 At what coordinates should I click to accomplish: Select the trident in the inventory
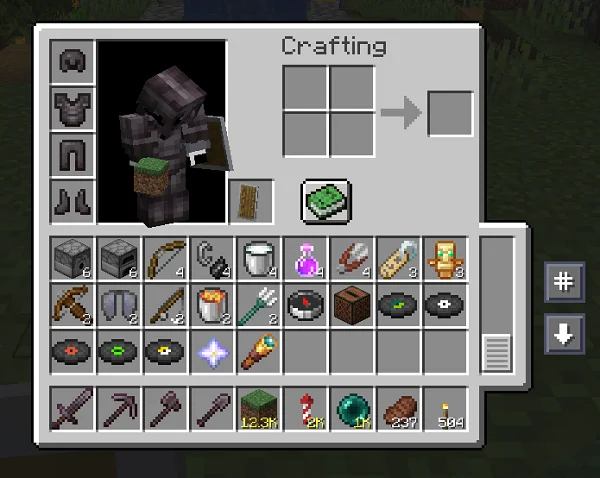[x=258, y=304]
